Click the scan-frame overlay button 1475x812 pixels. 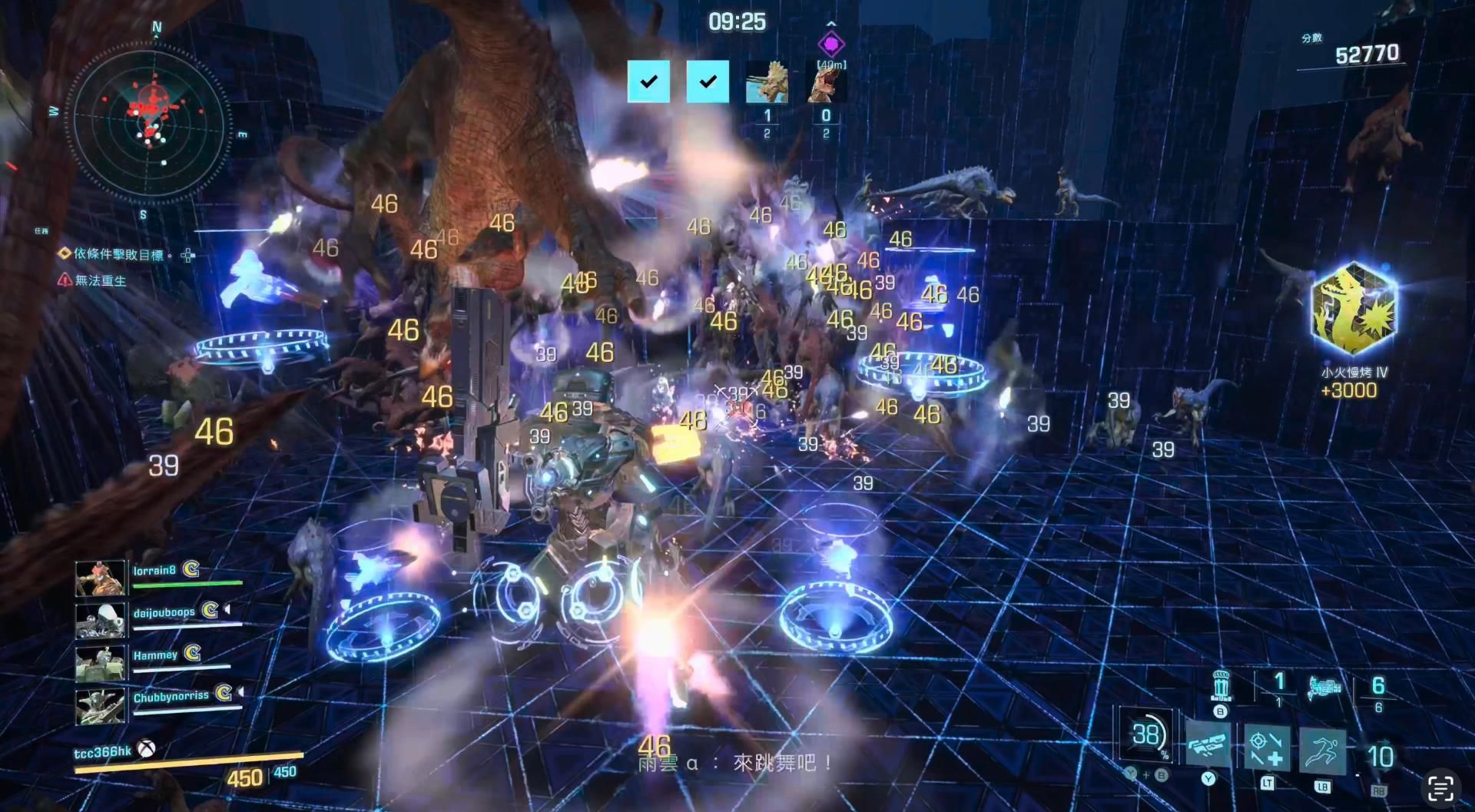[1440, 788]
